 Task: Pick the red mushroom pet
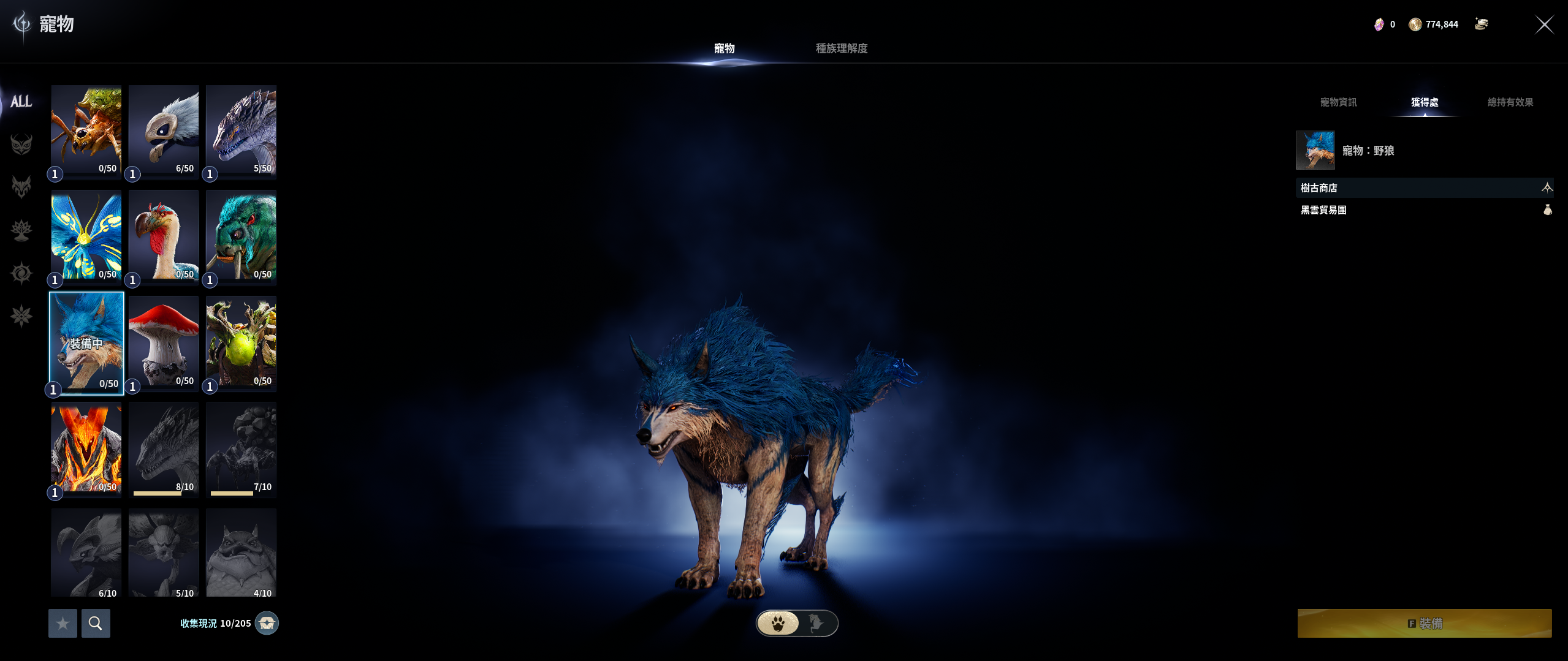point(164,343)
